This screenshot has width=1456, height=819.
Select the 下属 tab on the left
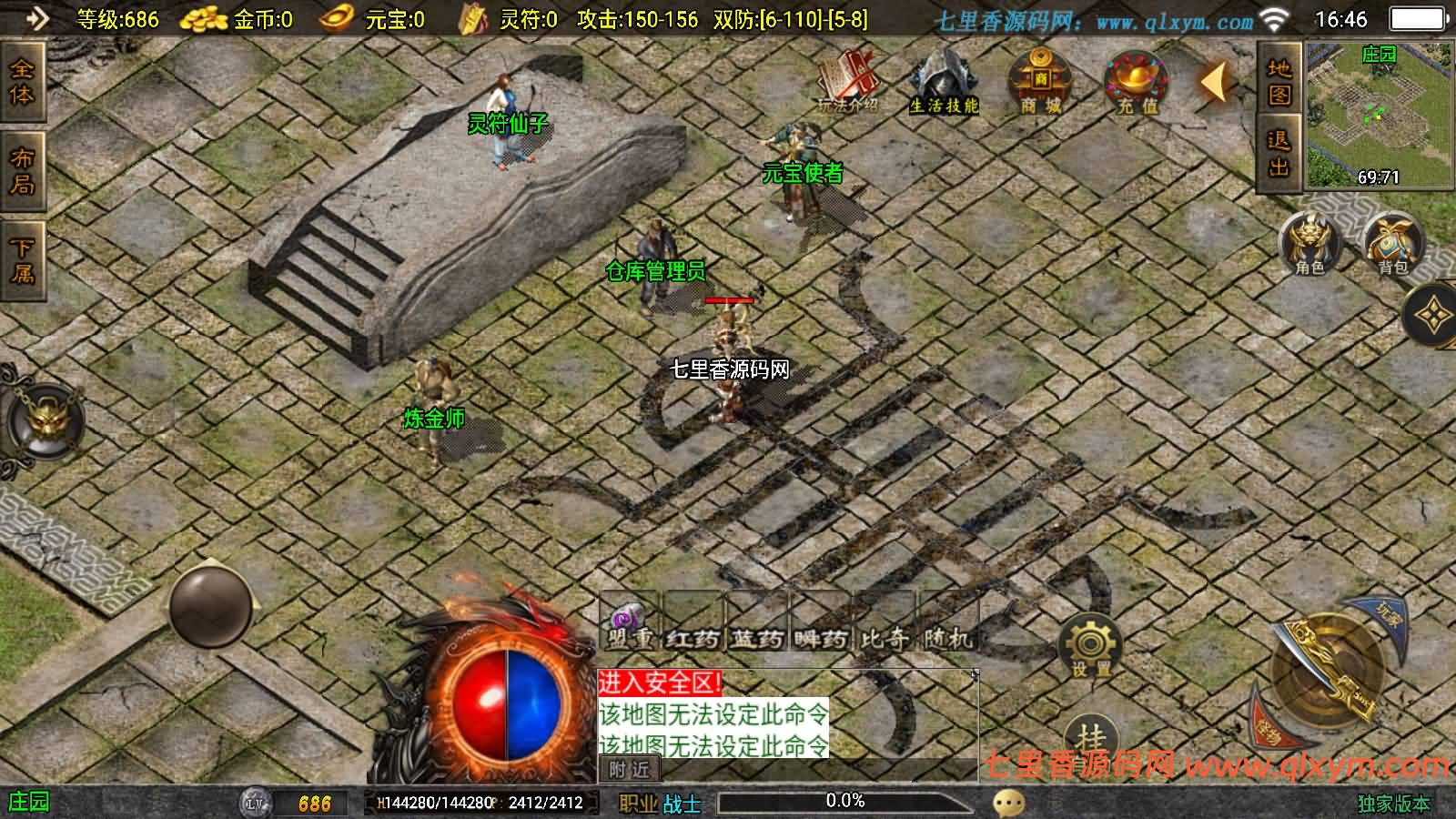pos(22,260)
